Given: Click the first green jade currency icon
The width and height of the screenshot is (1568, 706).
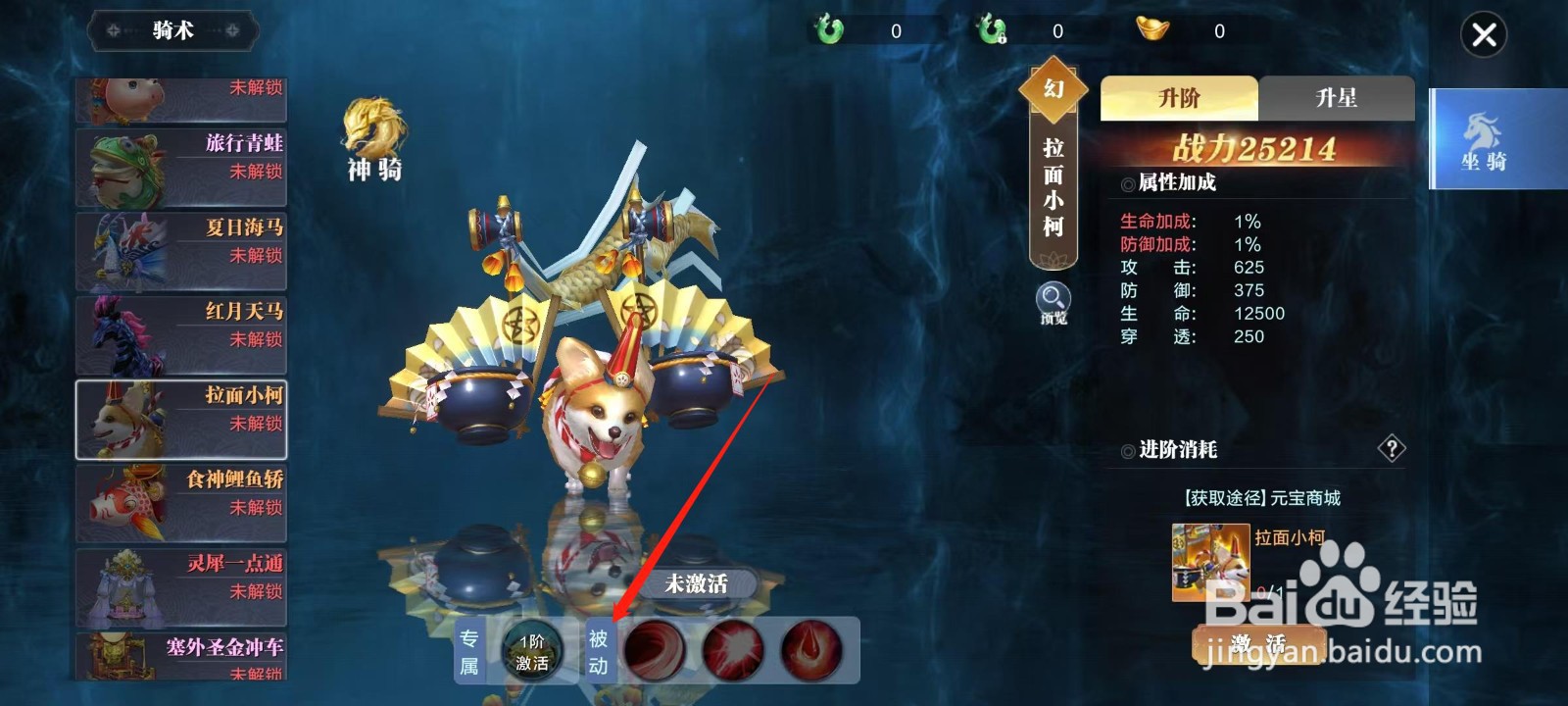Looking at the screenshot, I should click(x=828, y=30).
